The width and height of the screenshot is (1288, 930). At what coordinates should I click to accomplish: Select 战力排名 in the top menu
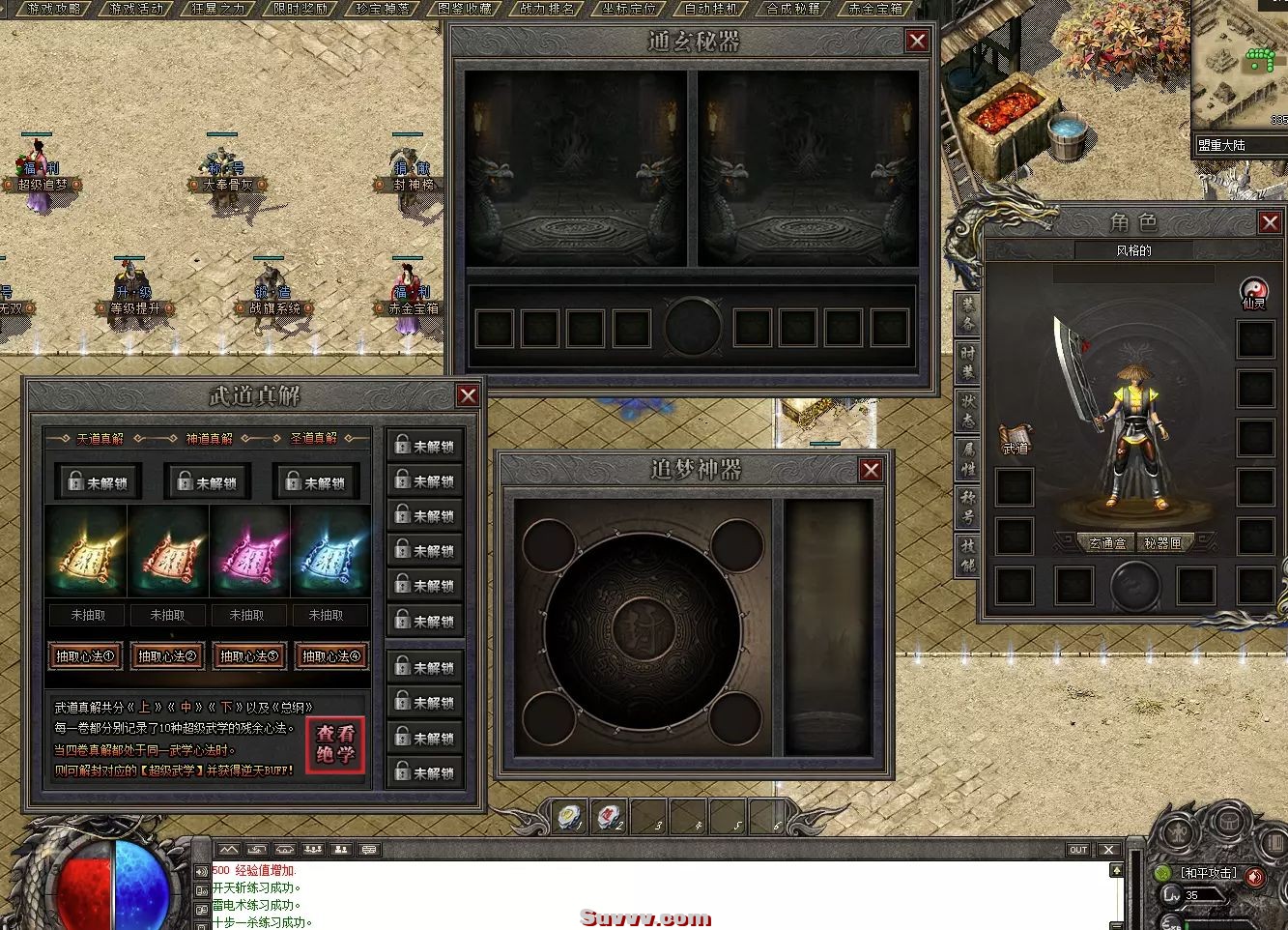[x=547, y=9]
